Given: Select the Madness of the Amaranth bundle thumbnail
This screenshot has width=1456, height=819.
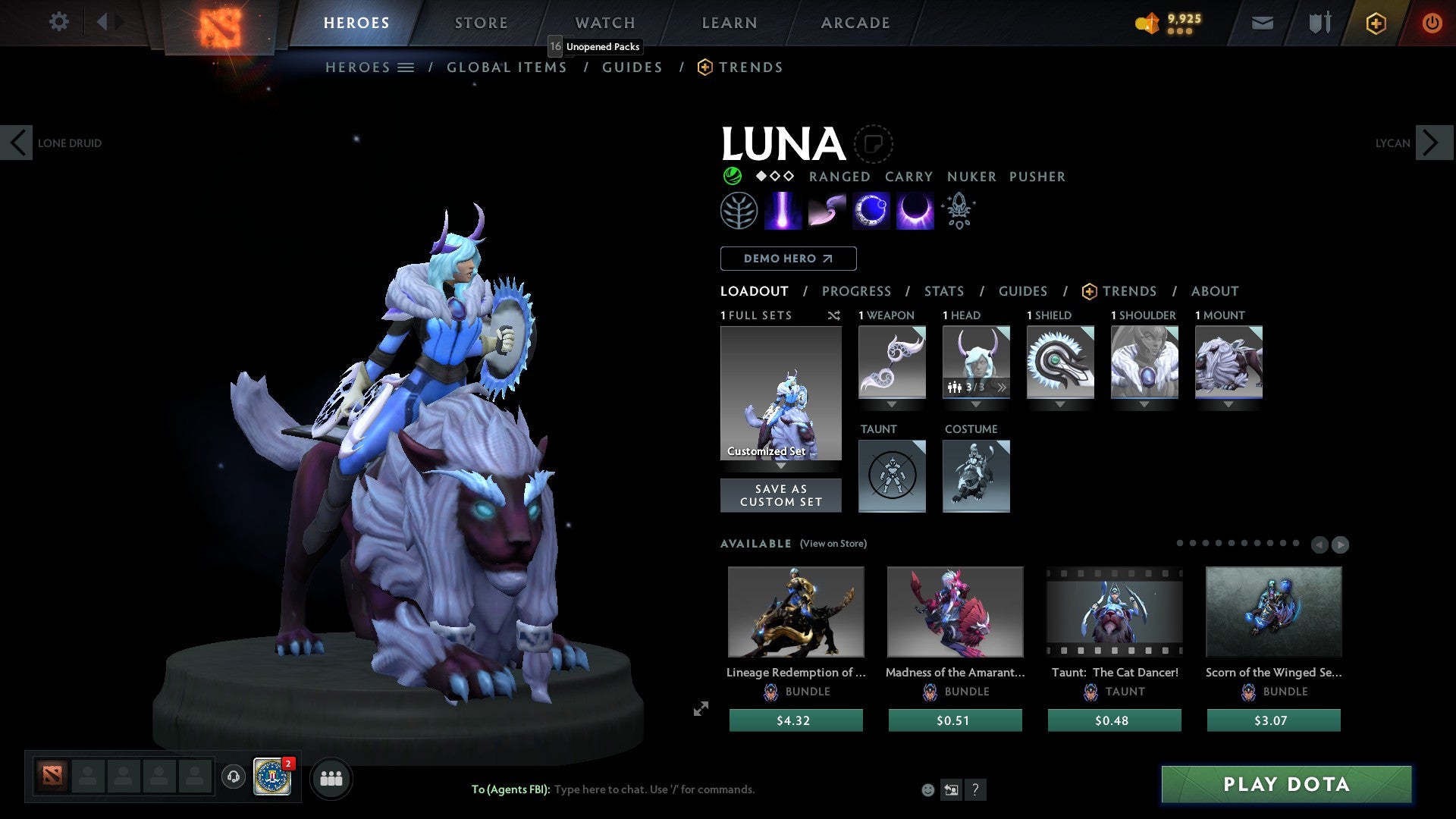Looking at the screenshot, I should click(x=955, y=611).
